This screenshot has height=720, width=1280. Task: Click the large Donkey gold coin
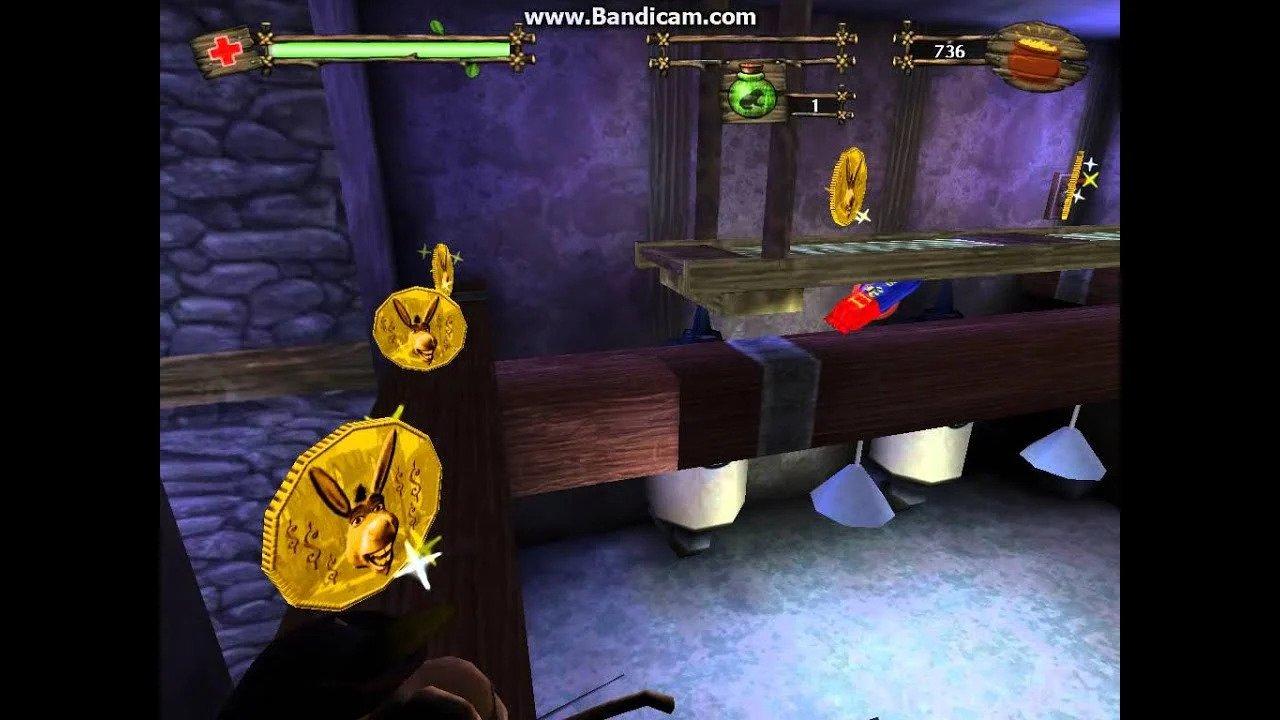coord(355,505)
